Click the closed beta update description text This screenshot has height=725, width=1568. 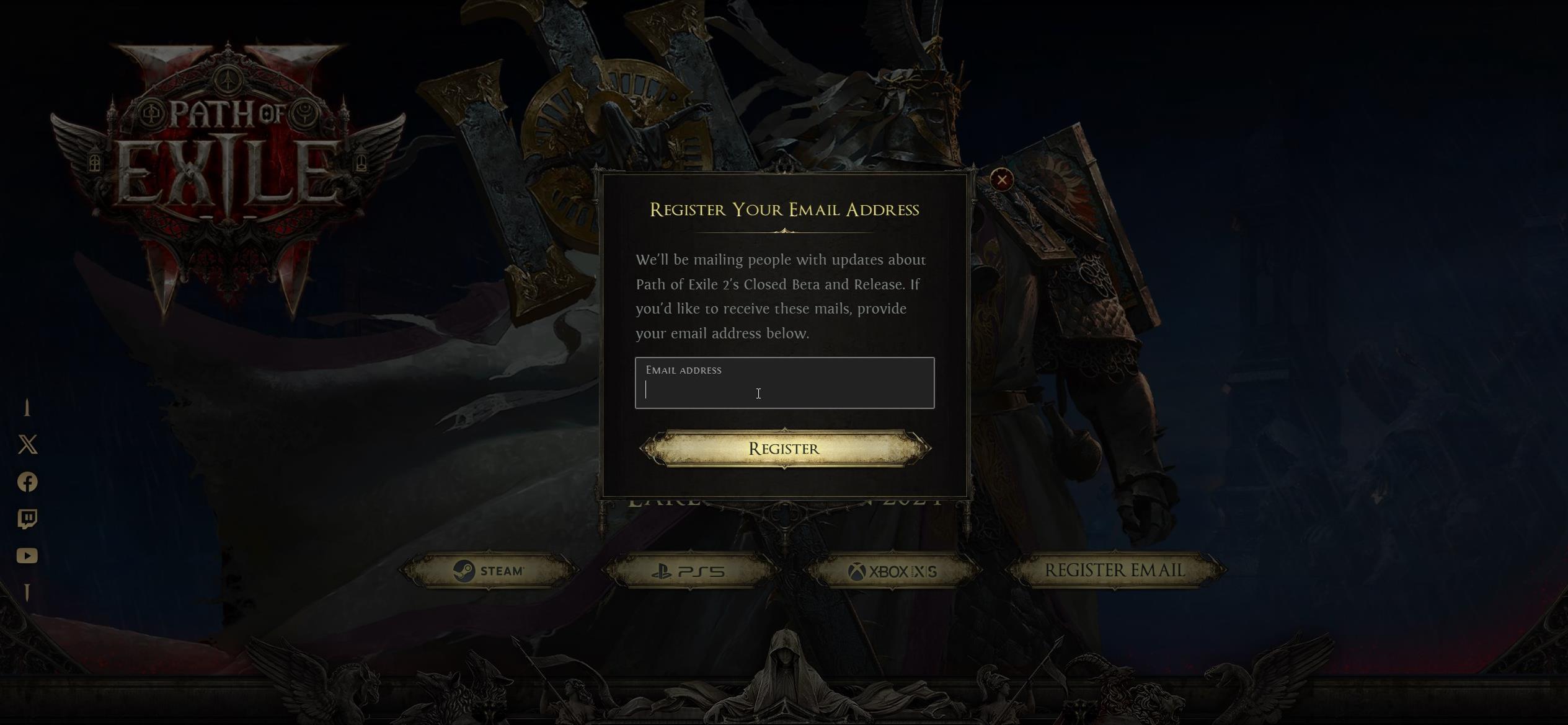click(781, 296)
